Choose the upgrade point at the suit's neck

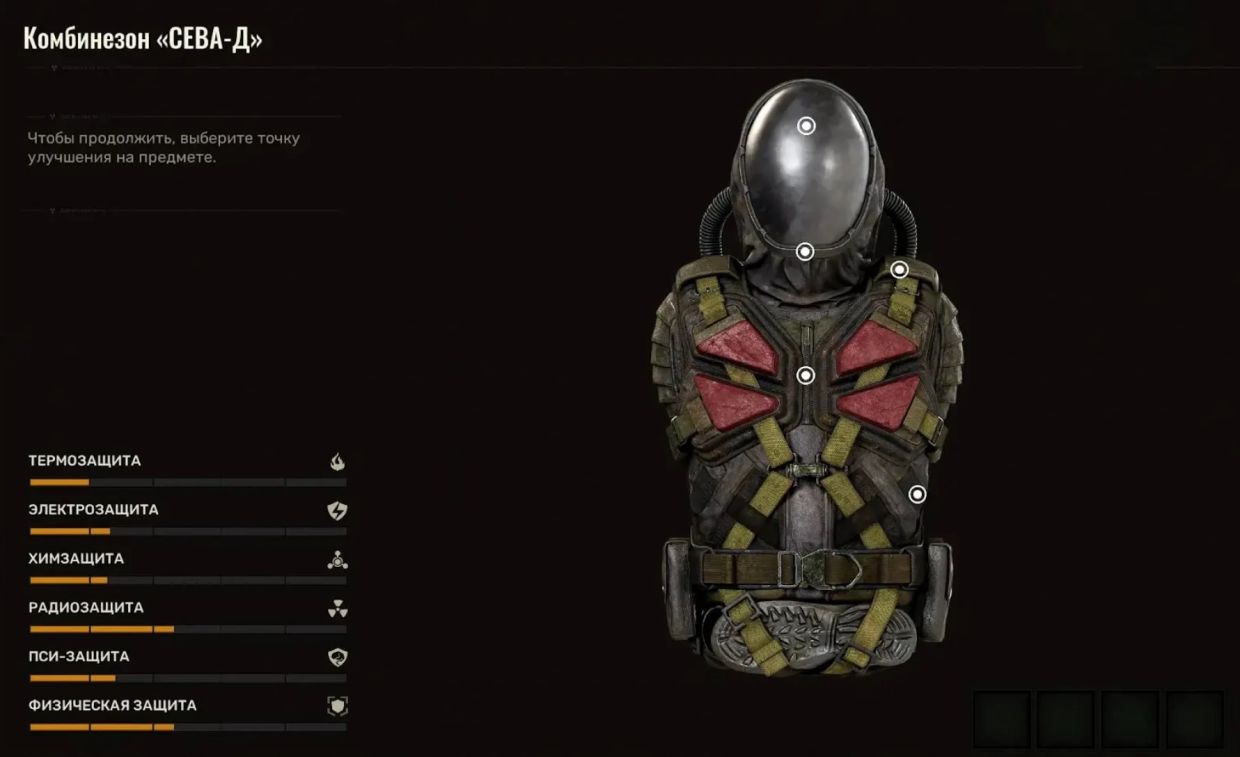coord(805,252)
